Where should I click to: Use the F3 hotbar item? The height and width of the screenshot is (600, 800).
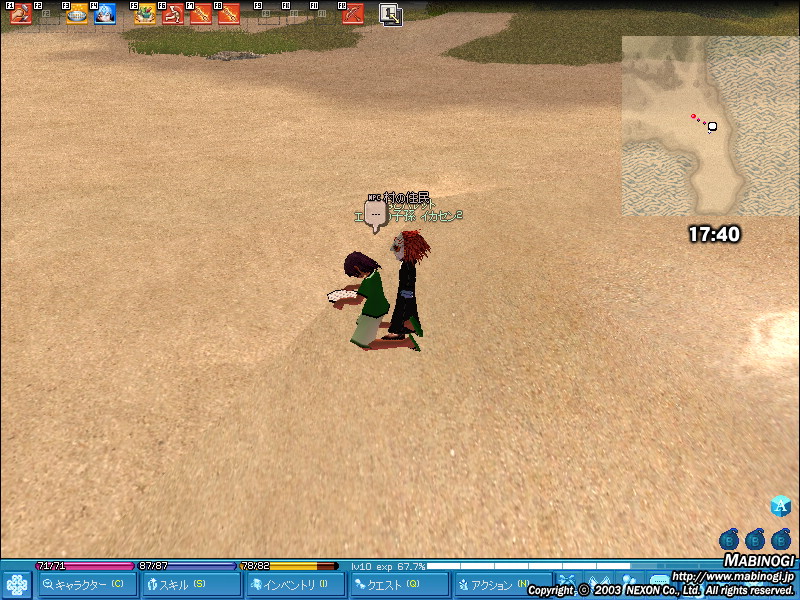[x=77, y=14]
